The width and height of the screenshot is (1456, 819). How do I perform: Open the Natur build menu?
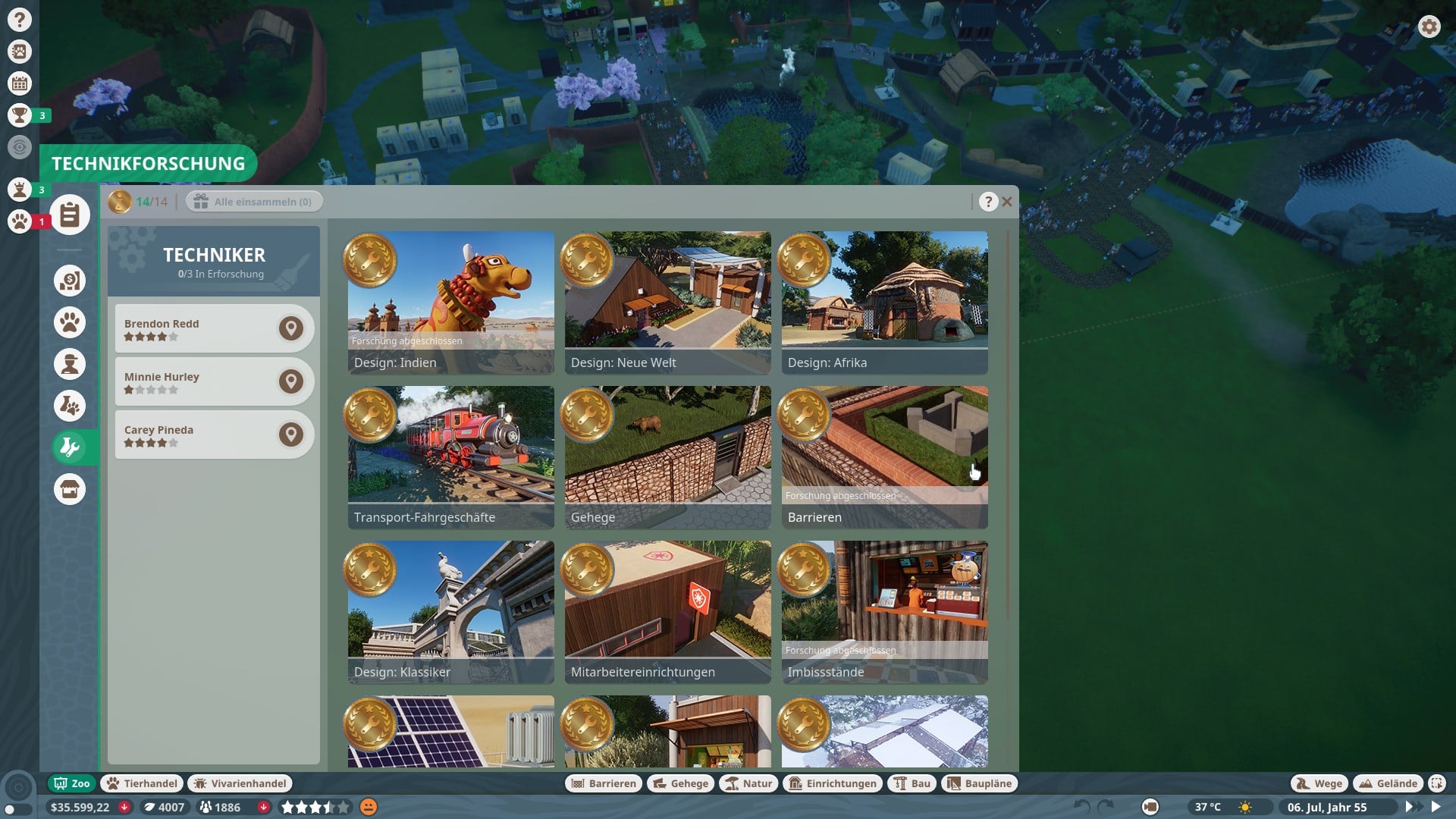[x=748, y=783]
